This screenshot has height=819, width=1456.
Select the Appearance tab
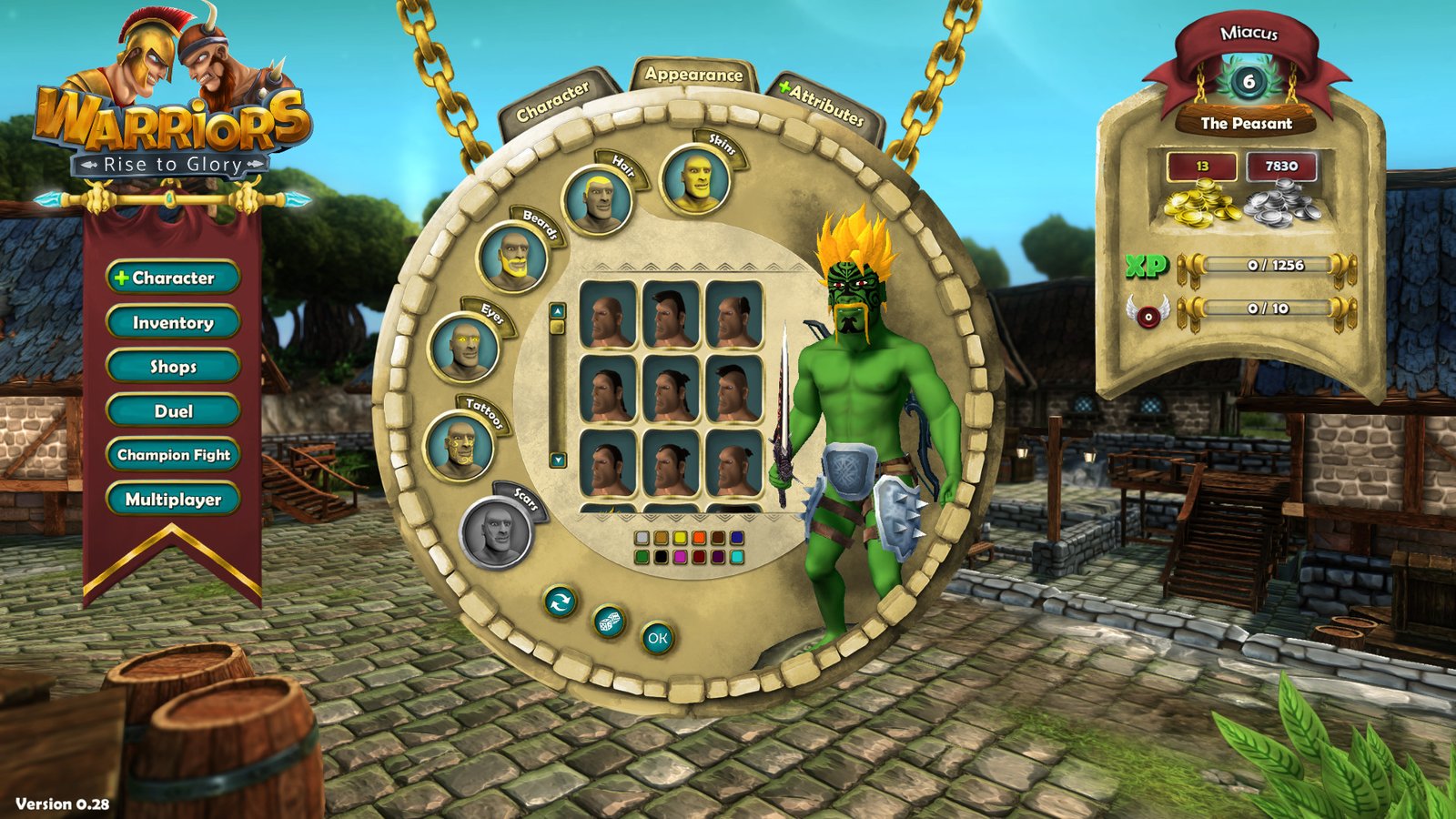click(x=693, y=75)
